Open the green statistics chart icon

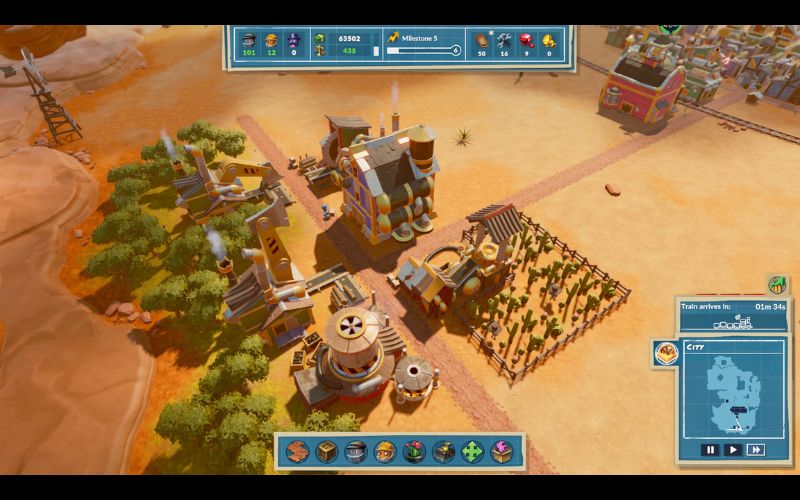tap(777, 285)
